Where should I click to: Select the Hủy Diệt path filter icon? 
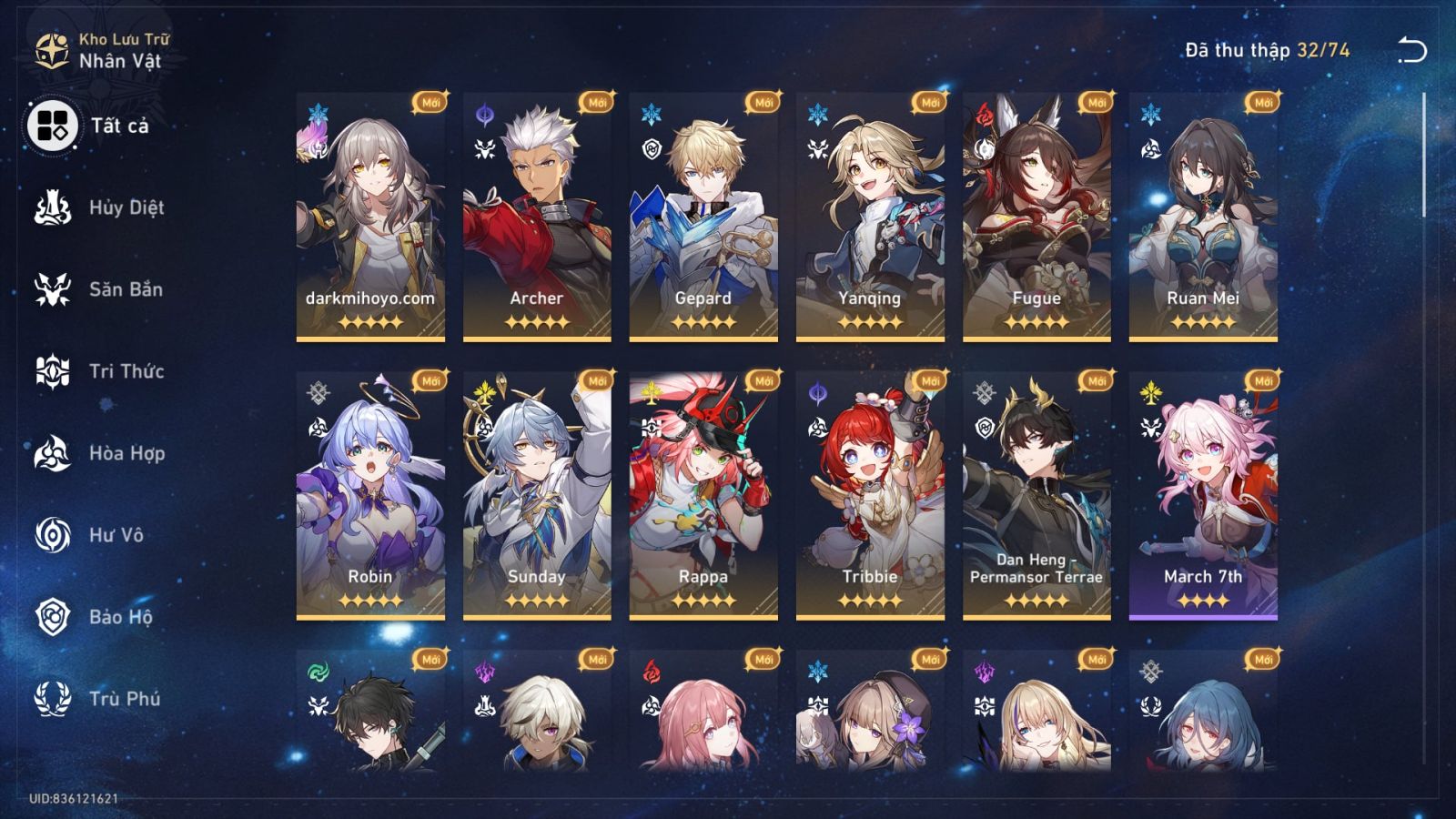[x=52, y=207]
